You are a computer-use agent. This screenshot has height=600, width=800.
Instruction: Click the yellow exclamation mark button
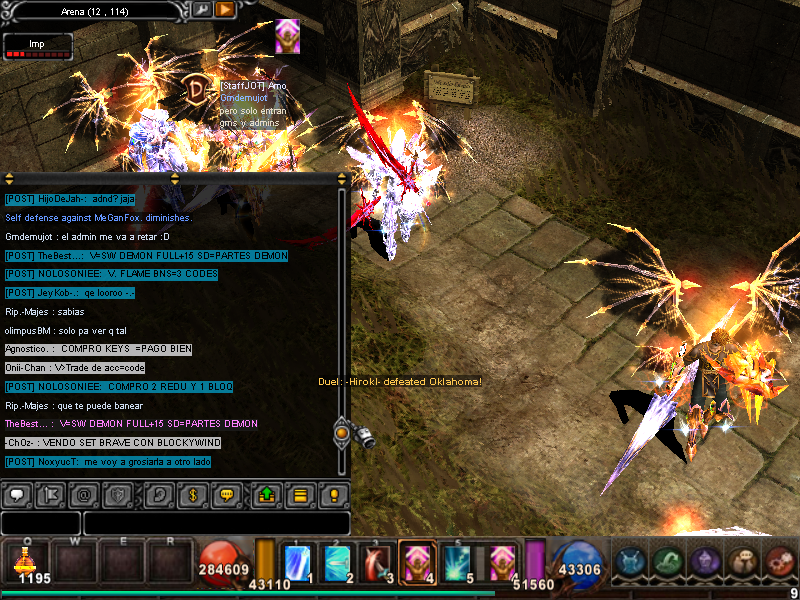(x=334, y=494)
